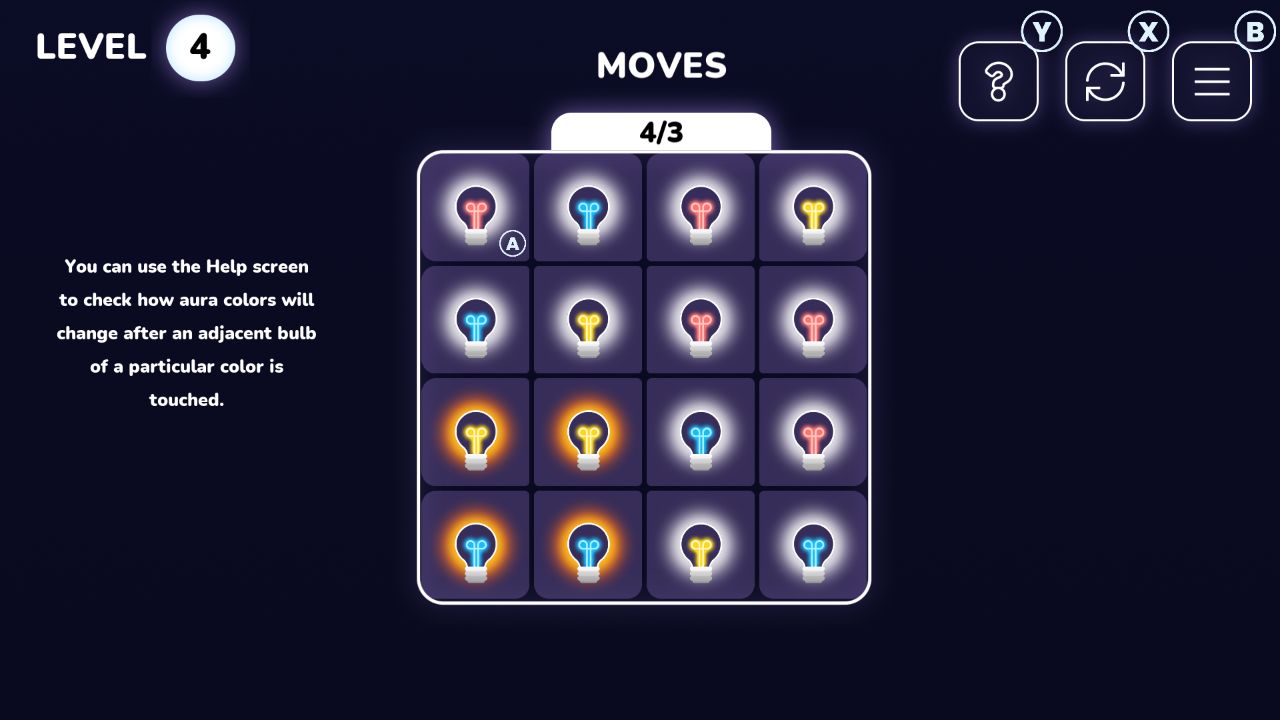Click the Level 4 number circle
Screen dimensions: 1280x720
point(198,47)
